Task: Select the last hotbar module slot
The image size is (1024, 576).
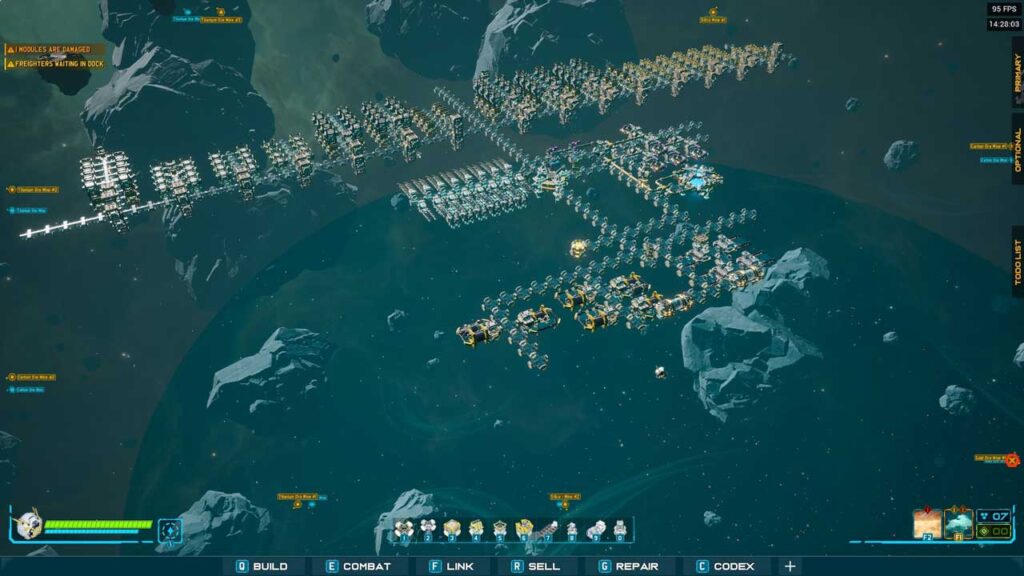Action: (x=620, y=529)
